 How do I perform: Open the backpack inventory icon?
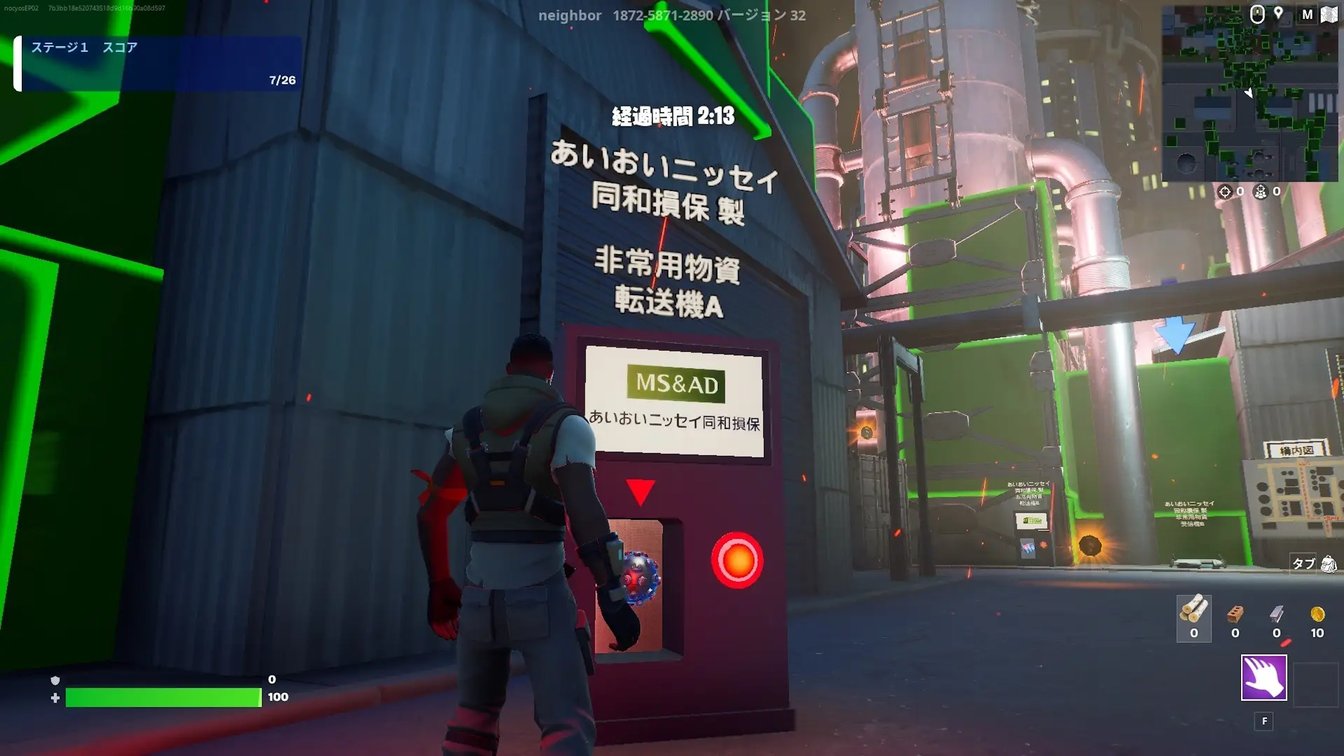pyautogui.click(x=1329, y=563)
